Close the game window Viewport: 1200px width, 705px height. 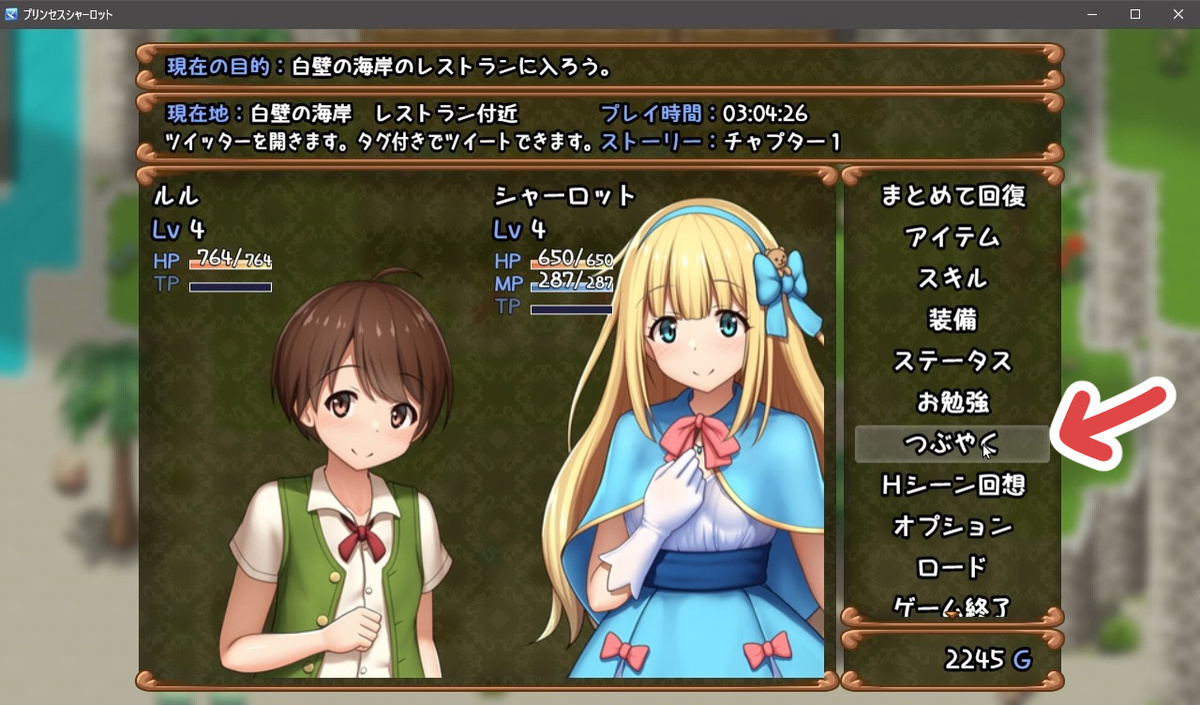(x=1176, y=14)
